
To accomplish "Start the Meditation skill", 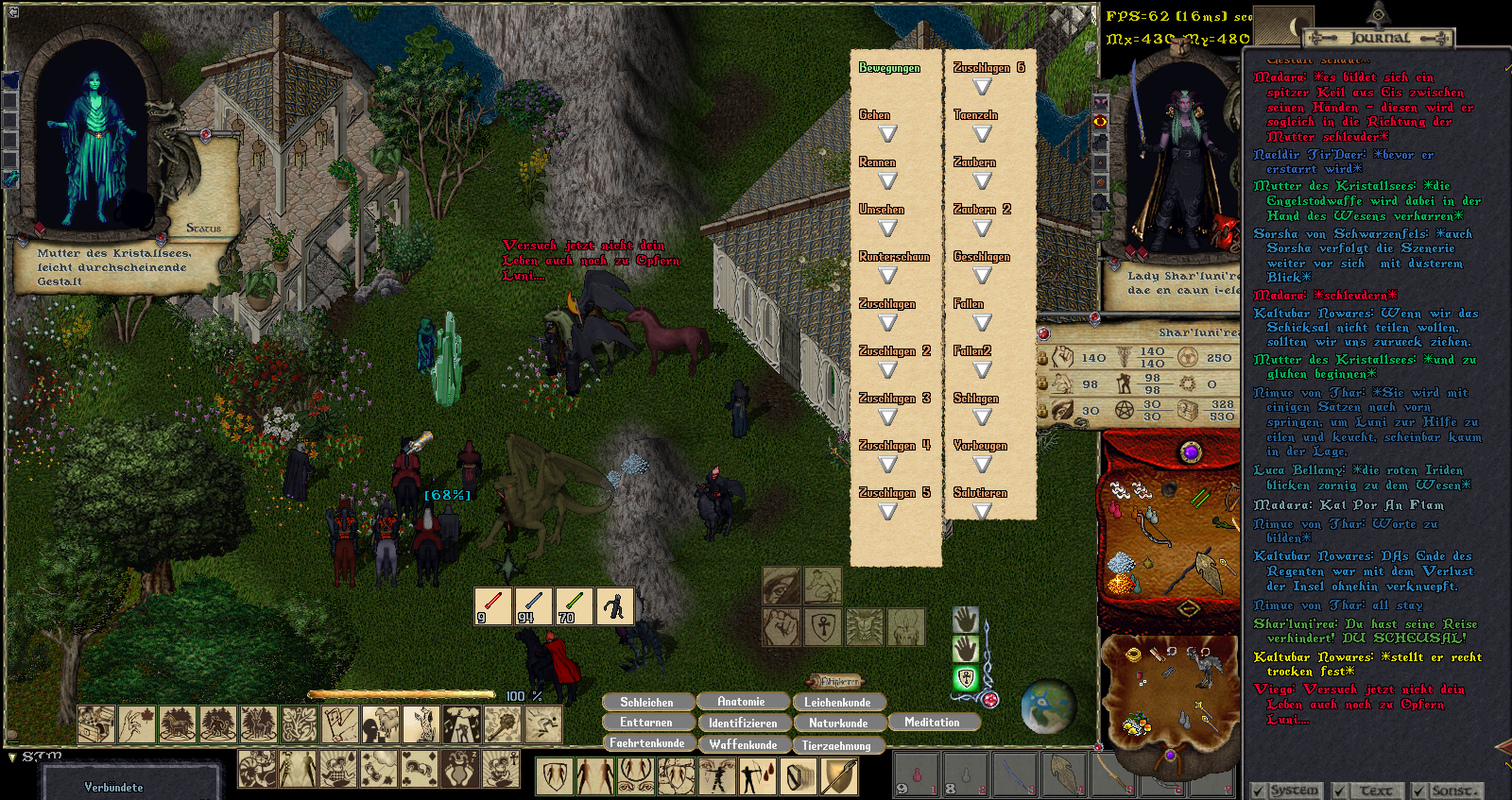I will tap(932, 722).
